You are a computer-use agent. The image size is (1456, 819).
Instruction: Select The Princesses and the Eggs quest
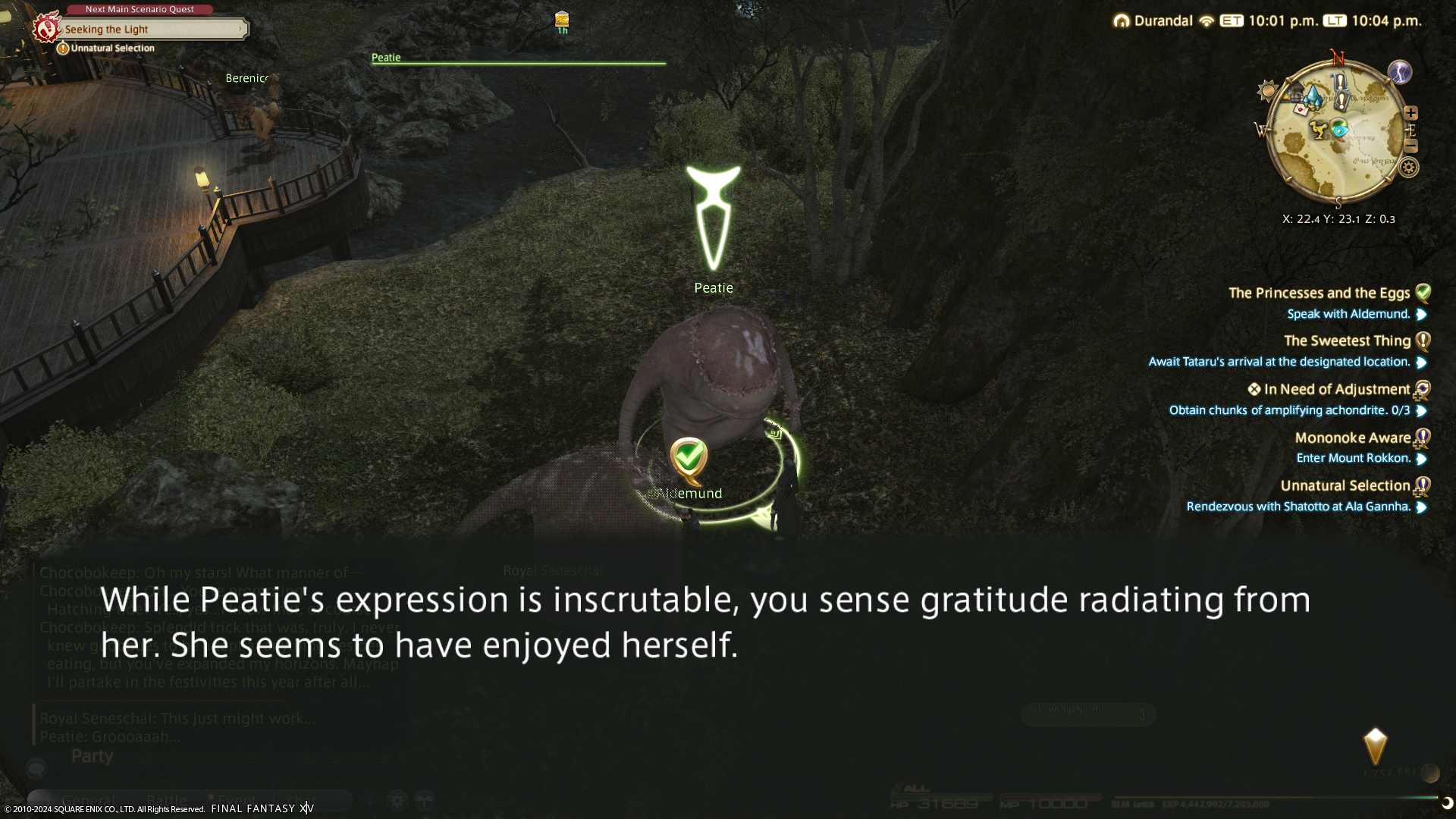[x=1319, y=293]
